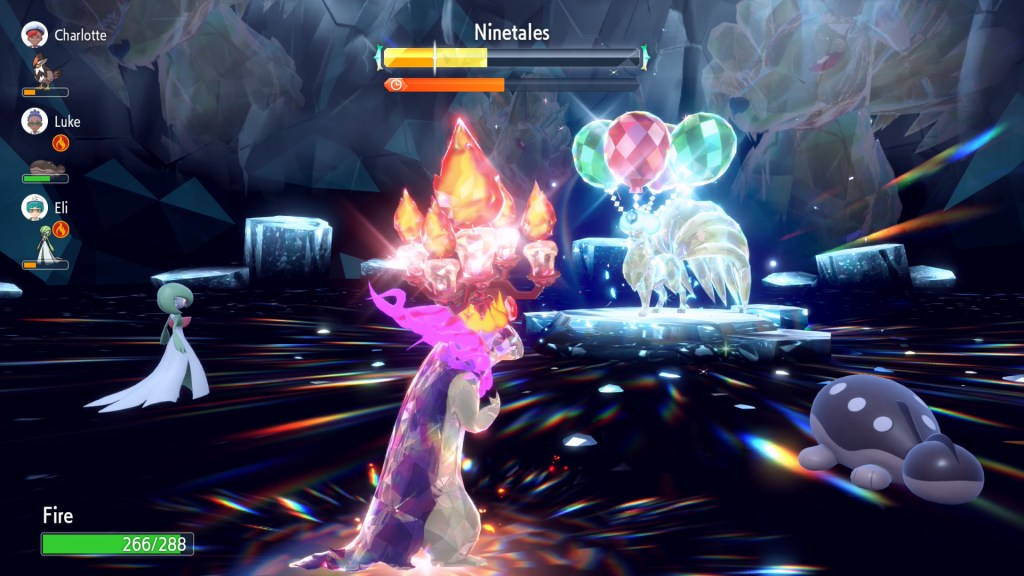
Task: Choose Eli's trainer avatar
Action: [34, 208]
